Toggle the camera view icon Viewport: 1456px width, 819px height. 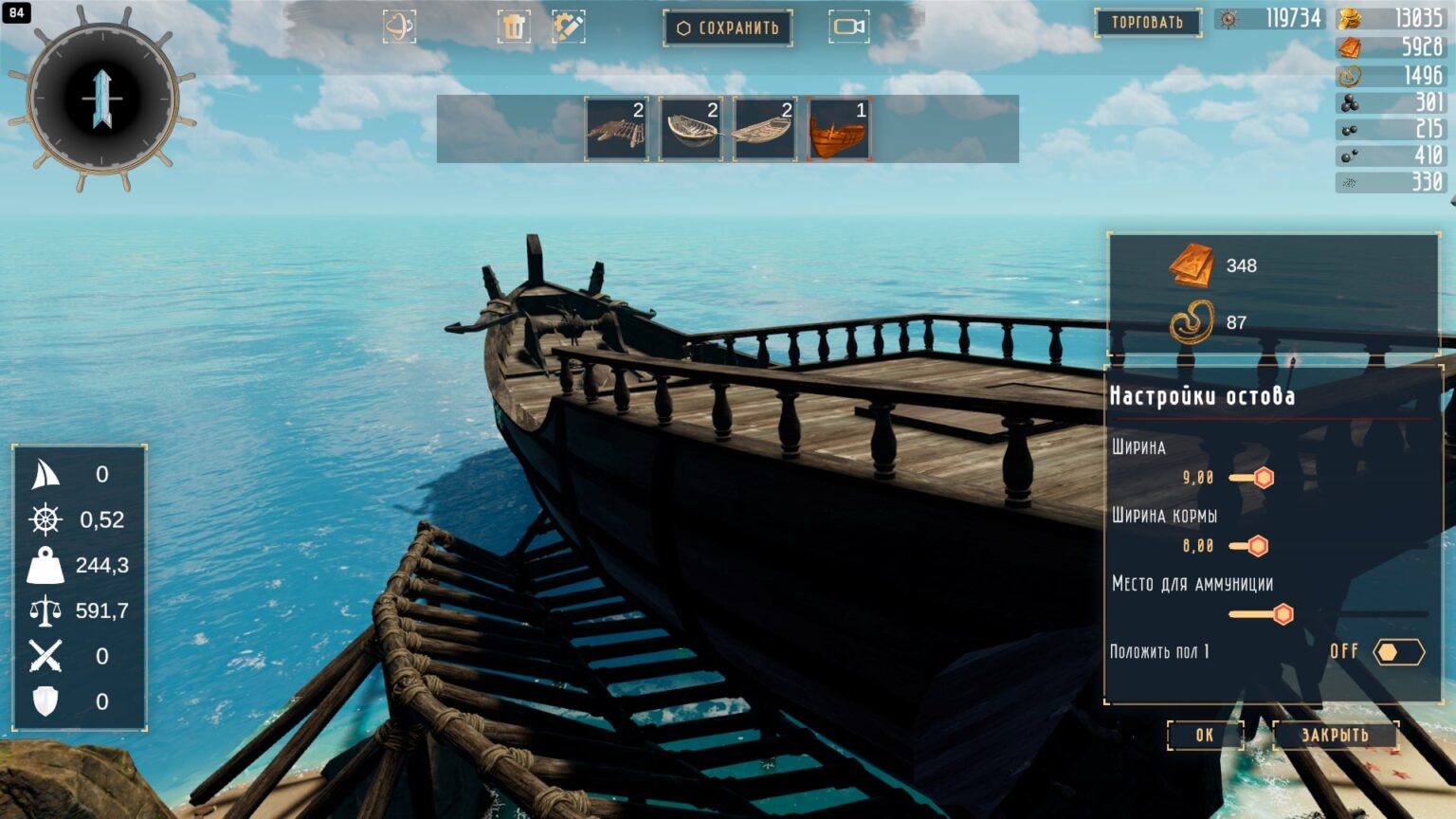848,27
